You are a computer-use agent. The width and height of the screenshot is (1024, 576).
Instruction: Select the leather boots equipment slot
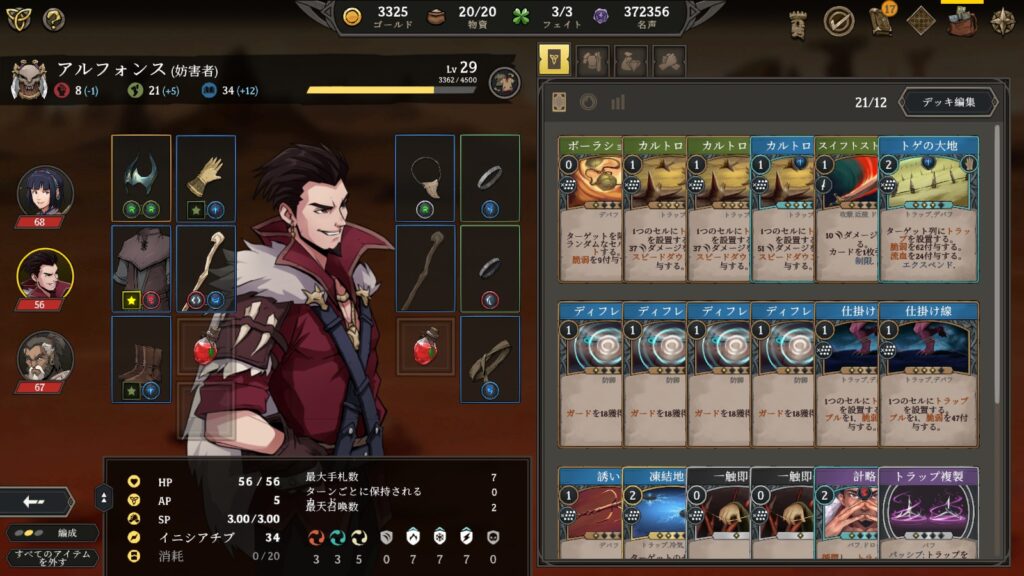141,358
